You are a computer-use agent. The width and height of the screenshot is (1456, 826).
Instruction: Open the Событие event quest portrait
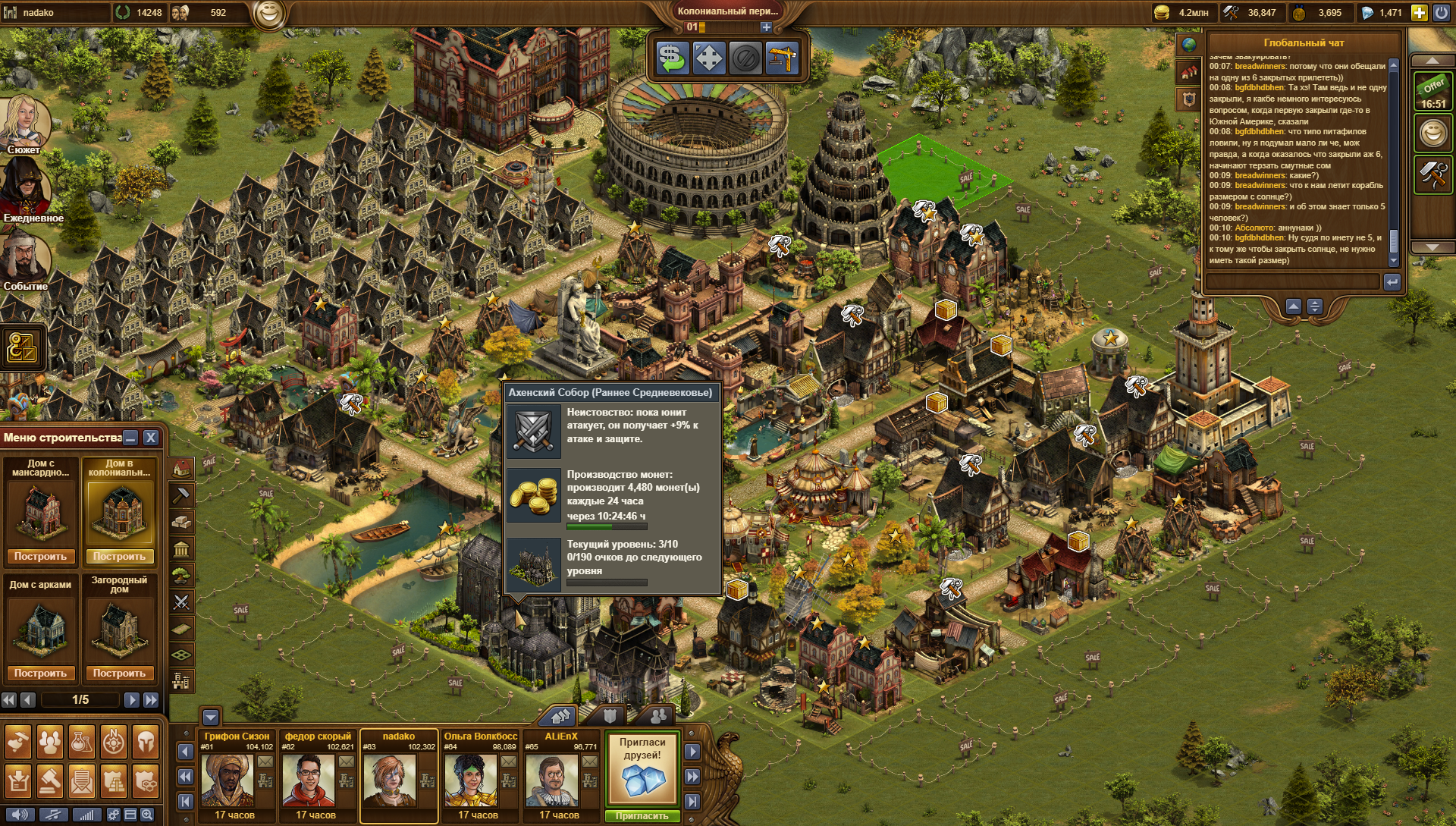24,256
